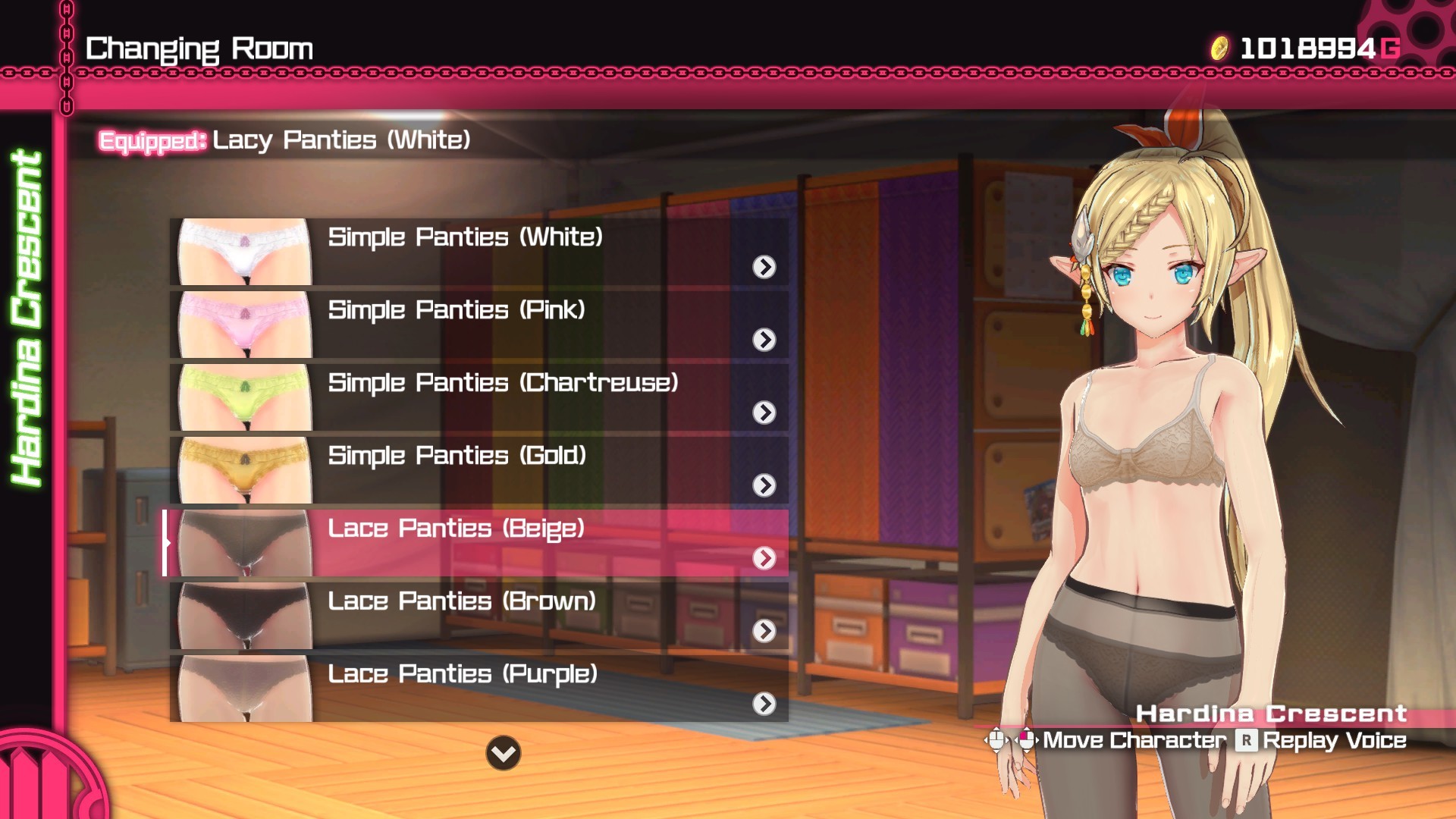Equip the highlighted Lace Panties (Beige)
Viewport: 1456px width, 819px height.
point(478,541)
